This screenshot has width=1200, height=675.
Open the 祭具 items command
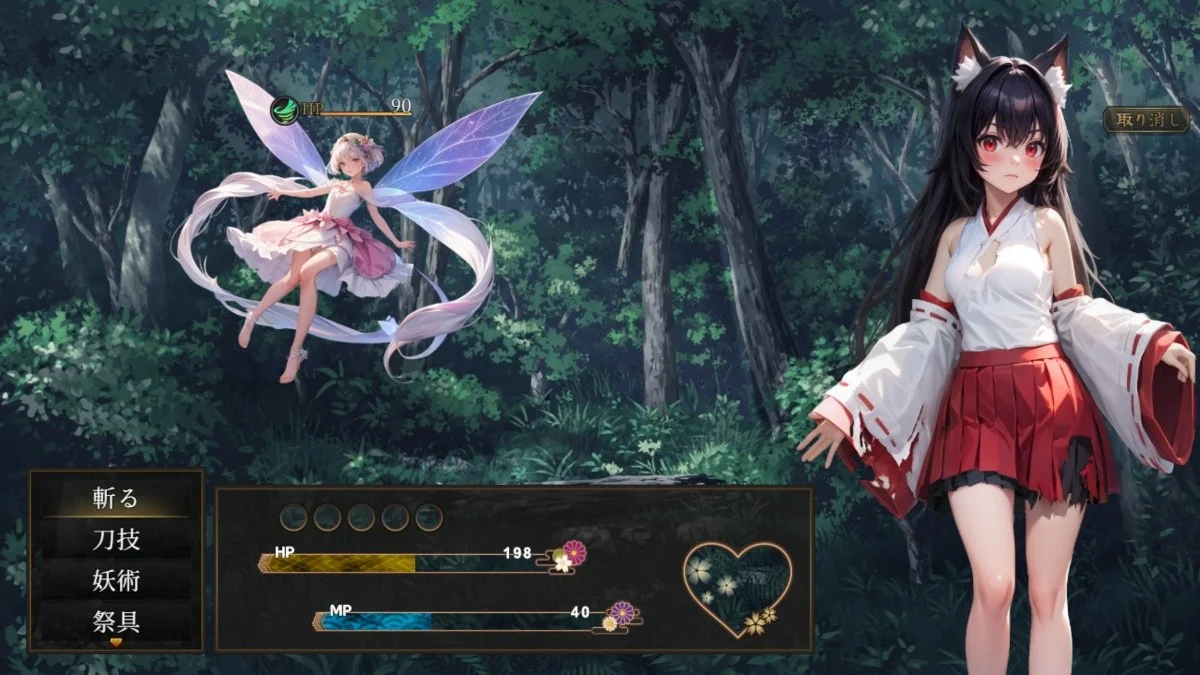(x=116, y=622)
